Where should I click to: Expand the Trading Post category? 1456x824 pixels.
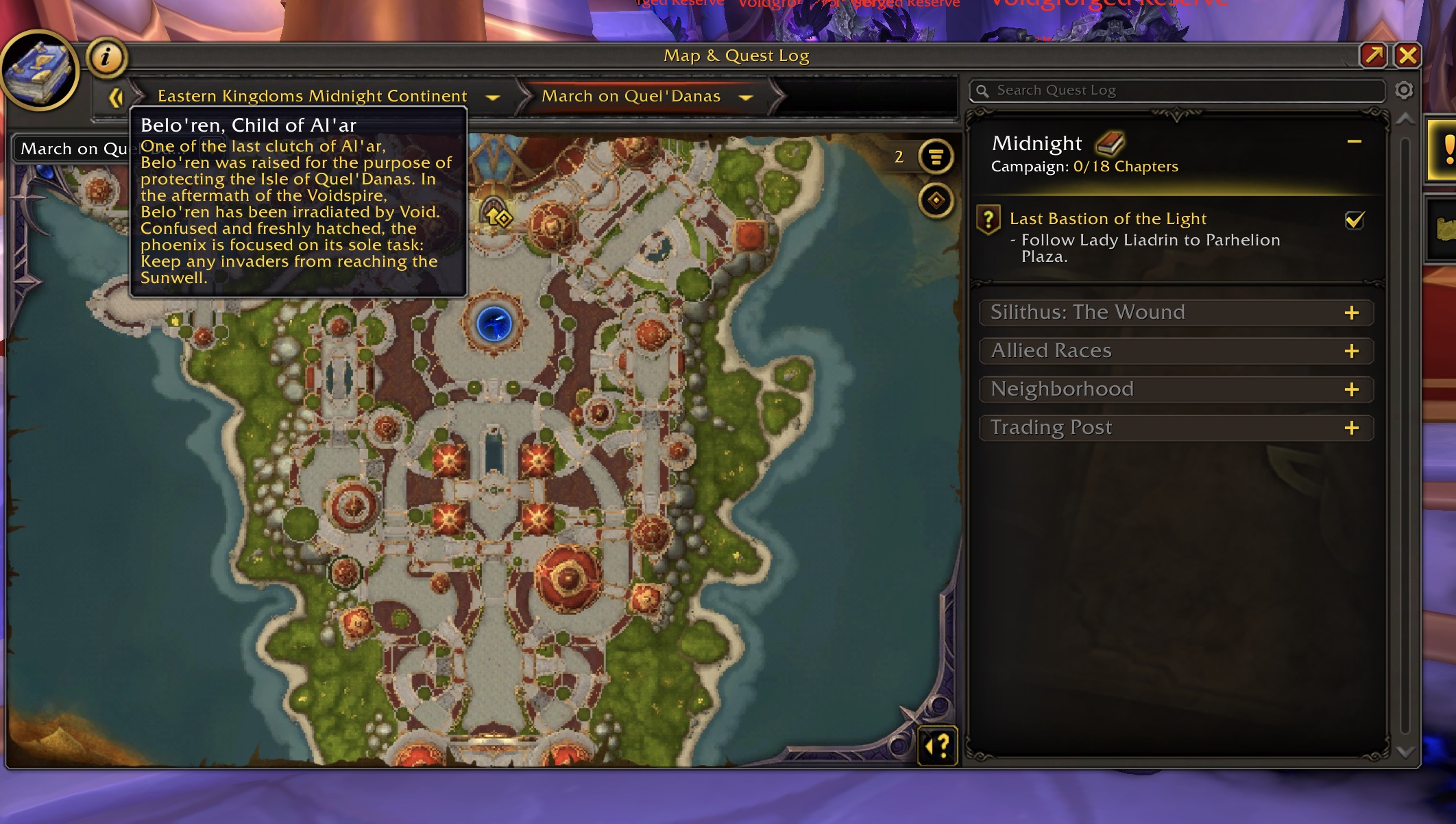(x=1351, y=428)
